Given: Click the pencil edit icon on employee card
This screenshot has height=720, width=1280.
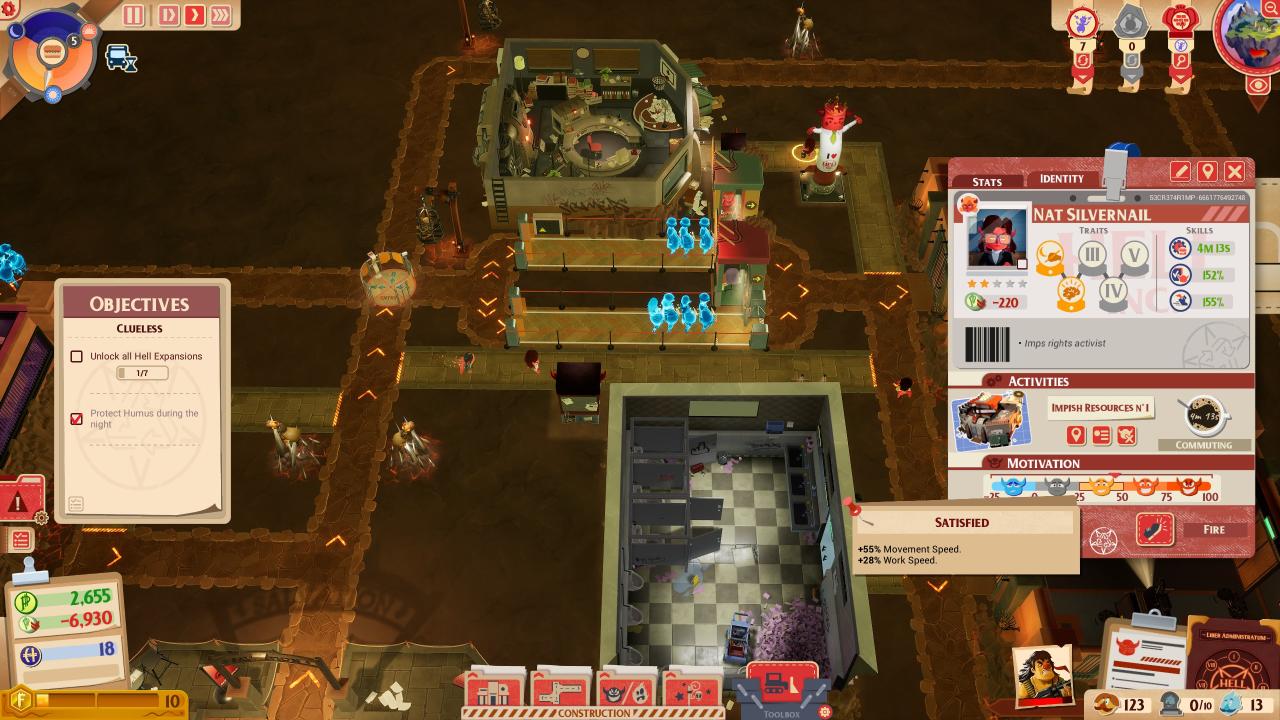Looking at the screenshot, I should [1180, 172].
